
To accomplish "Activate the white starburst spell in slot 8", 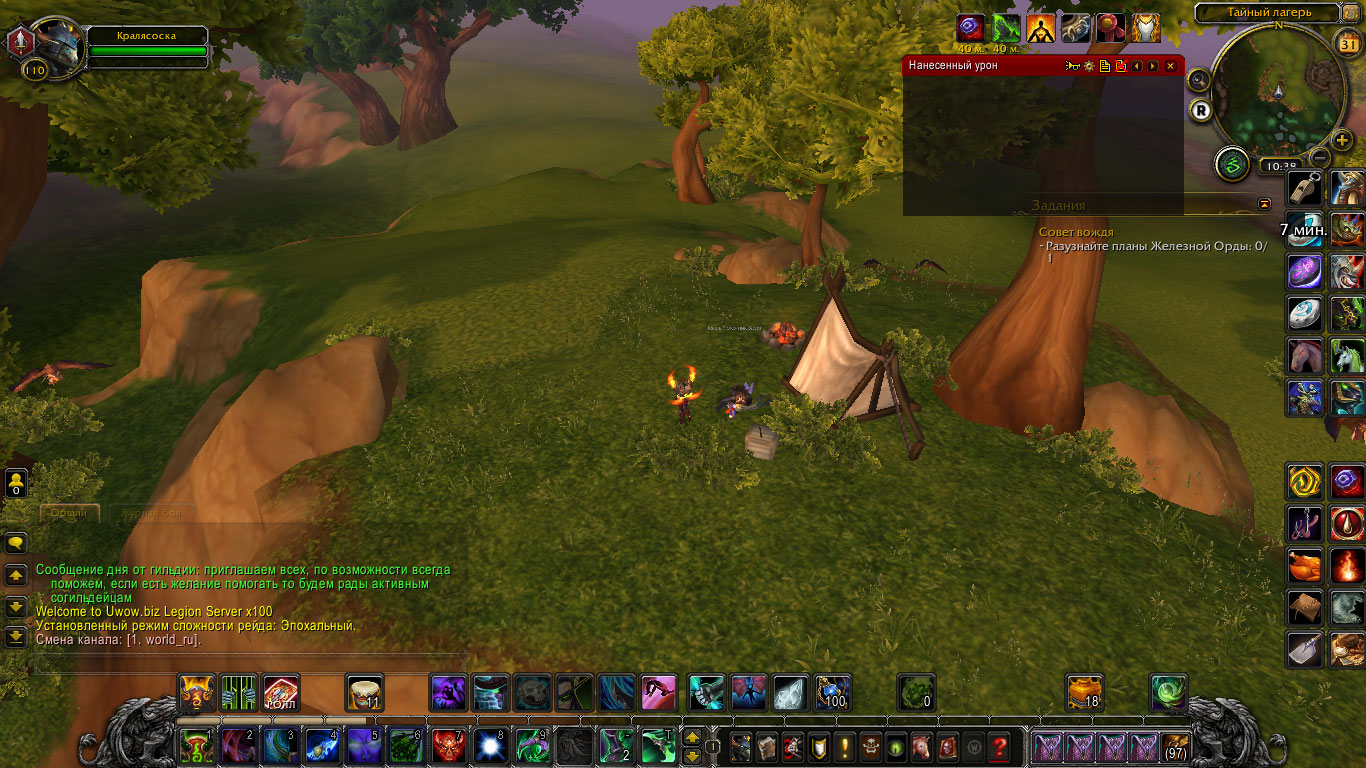I will click(x=490, y=746).
